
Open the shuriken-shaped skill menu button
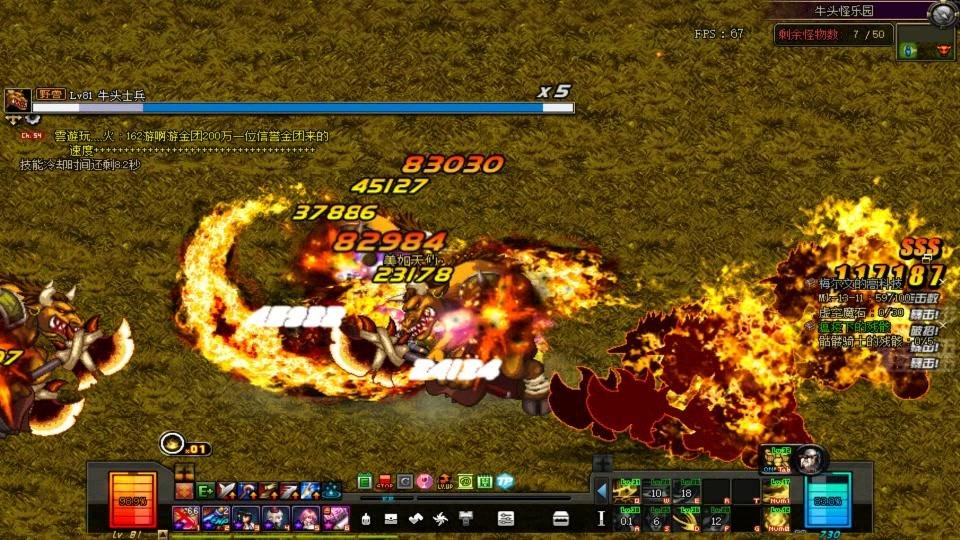click(x=440, y=518)
